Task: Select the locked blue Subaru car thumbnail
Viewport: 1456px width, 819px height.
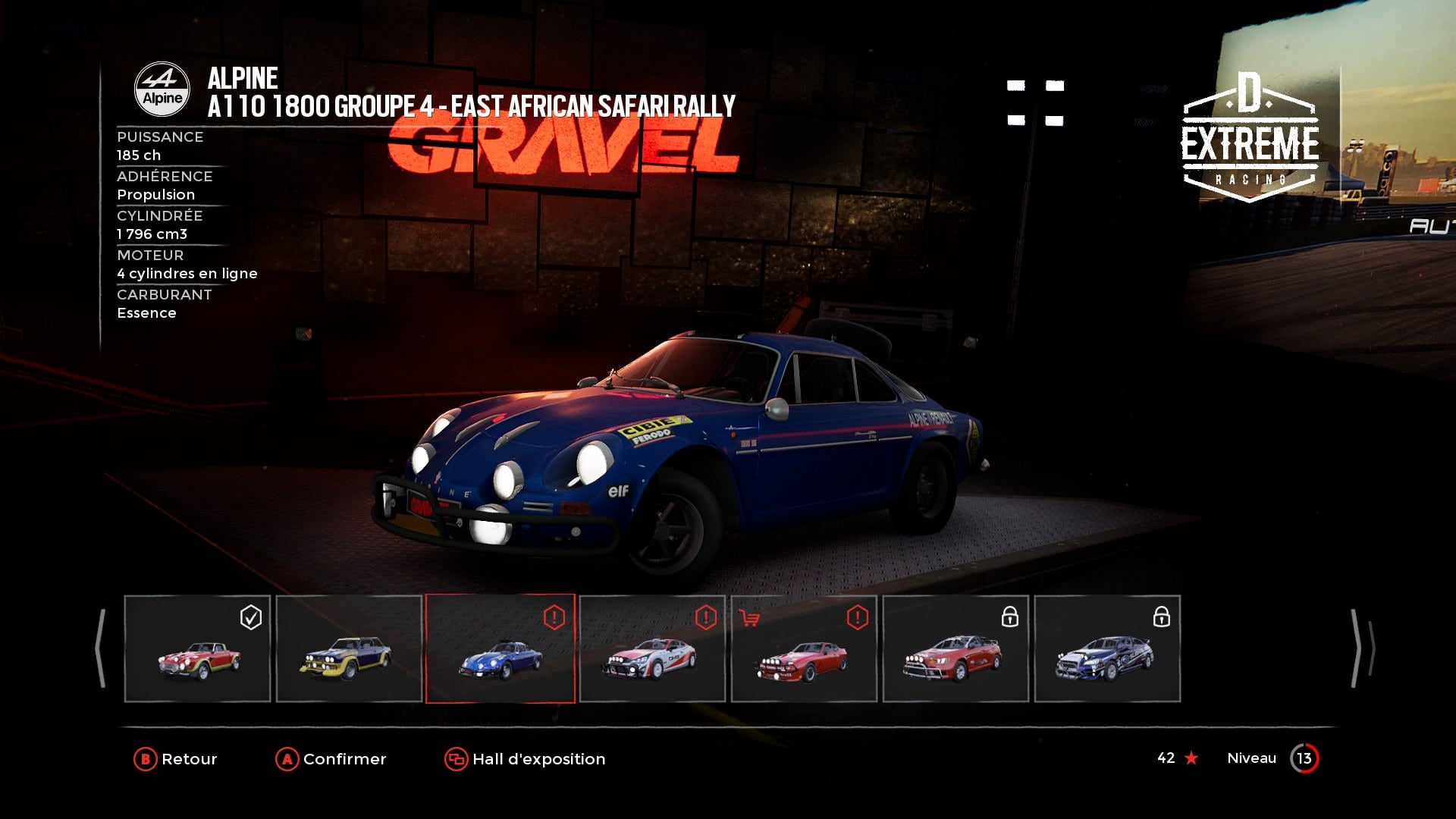Action: click(x=1107, y=649)
